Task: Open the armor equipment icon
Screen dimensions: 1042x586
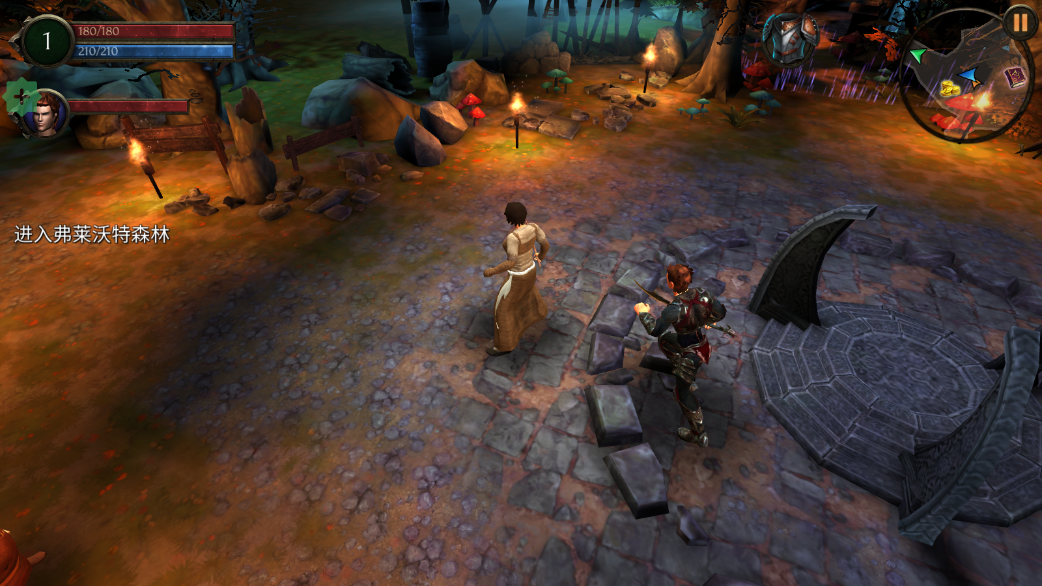Action: coord(790,38)
